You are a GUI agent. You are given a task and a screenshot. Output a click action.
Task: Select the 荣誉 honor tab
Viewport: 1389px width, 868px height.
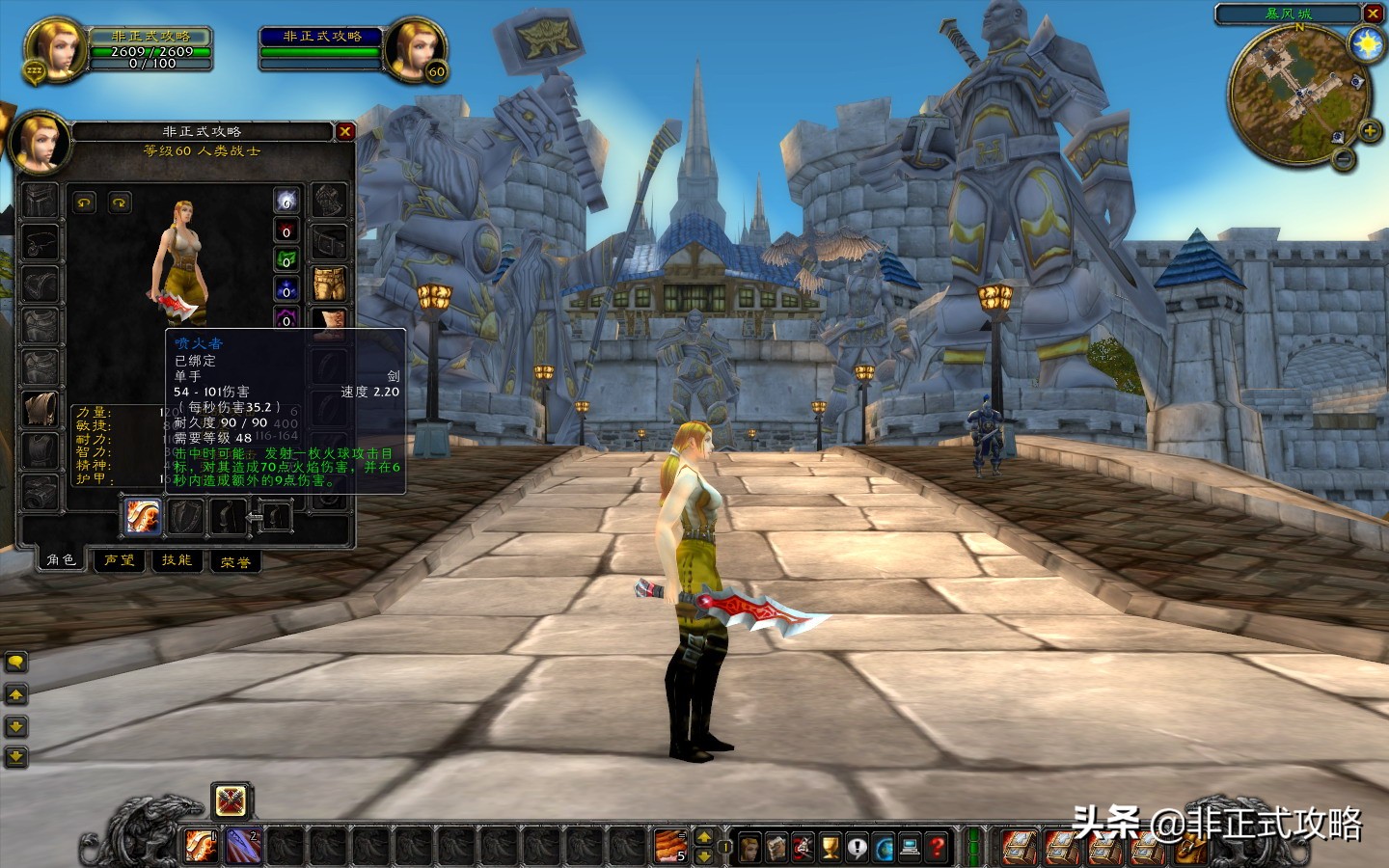click(235, 561)
